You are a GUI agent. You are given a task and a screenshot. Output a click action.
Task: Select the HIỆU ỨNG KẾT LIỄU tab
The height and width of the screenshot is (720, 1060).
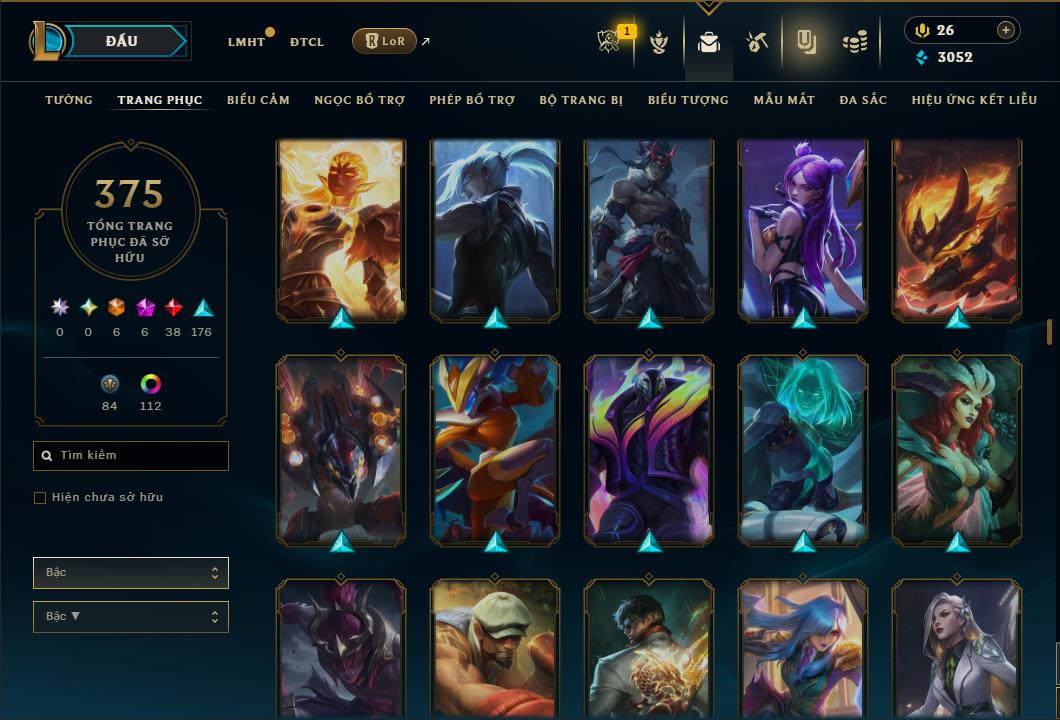point(974,100)
